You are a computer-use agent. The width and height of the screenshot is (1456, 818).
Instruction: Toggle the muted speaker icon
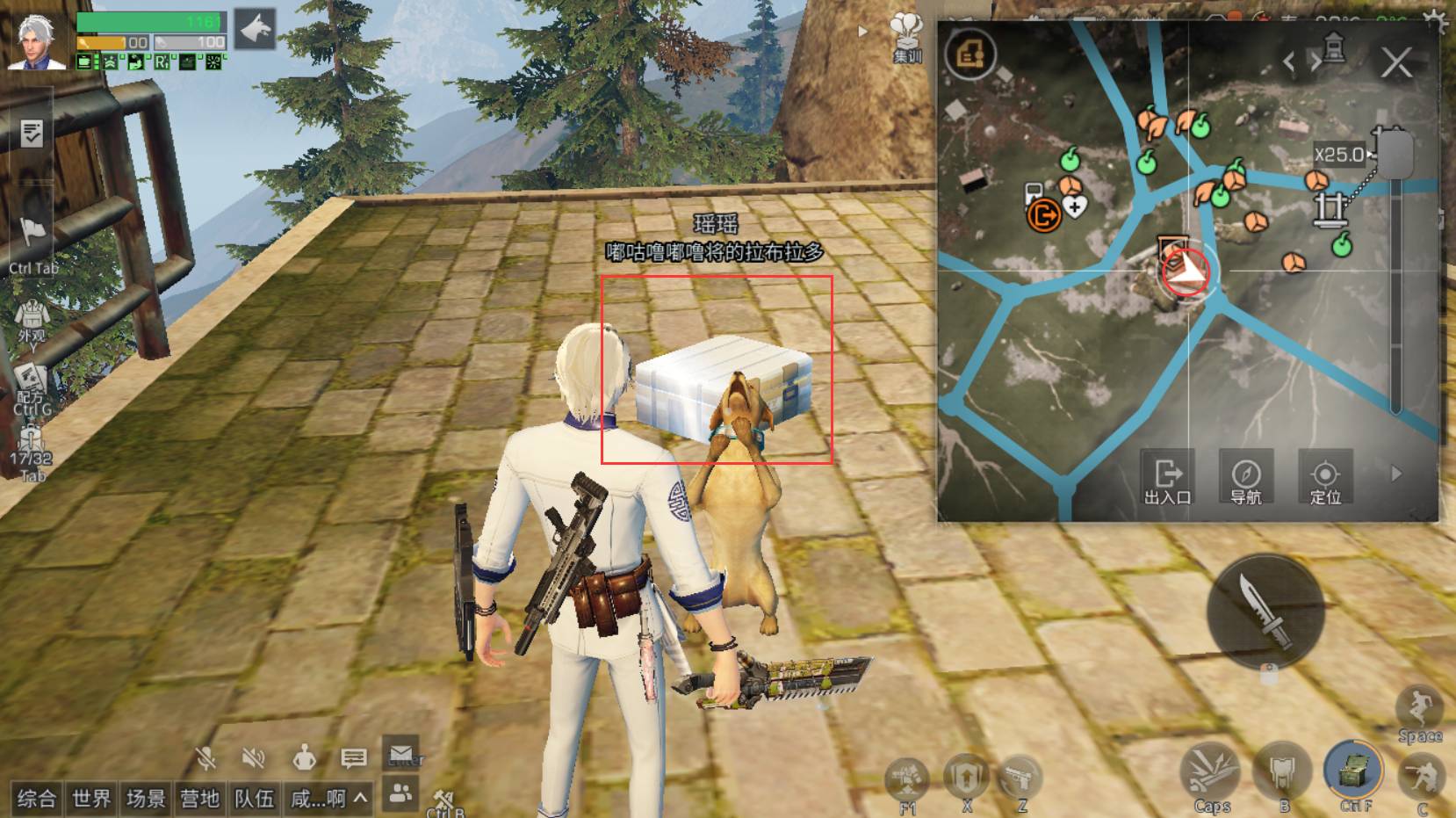(x=254, y=757)
